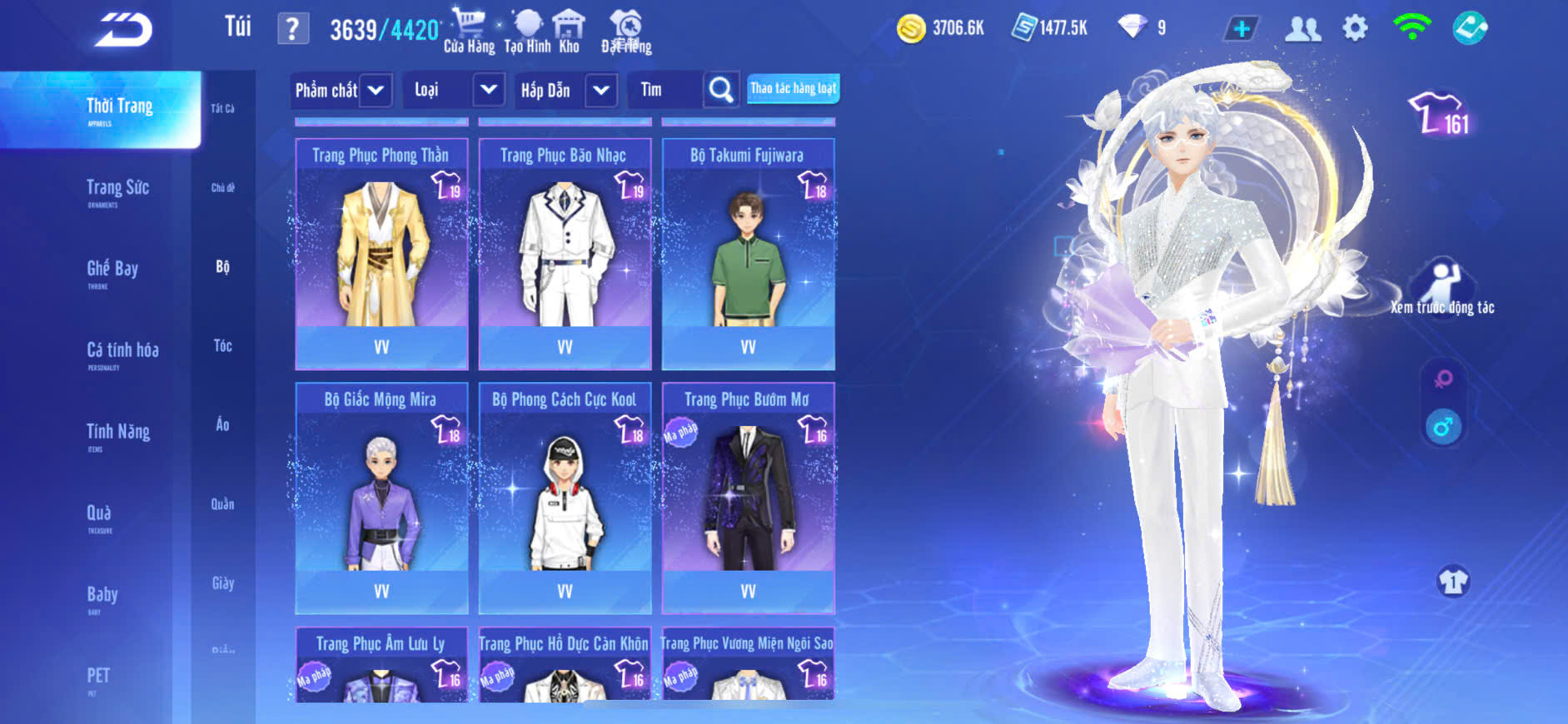Screen dimensions: 1568x724
Task: Switch to the Trang Sức tab
Action: pyautogui.click(x=117, y=189)
